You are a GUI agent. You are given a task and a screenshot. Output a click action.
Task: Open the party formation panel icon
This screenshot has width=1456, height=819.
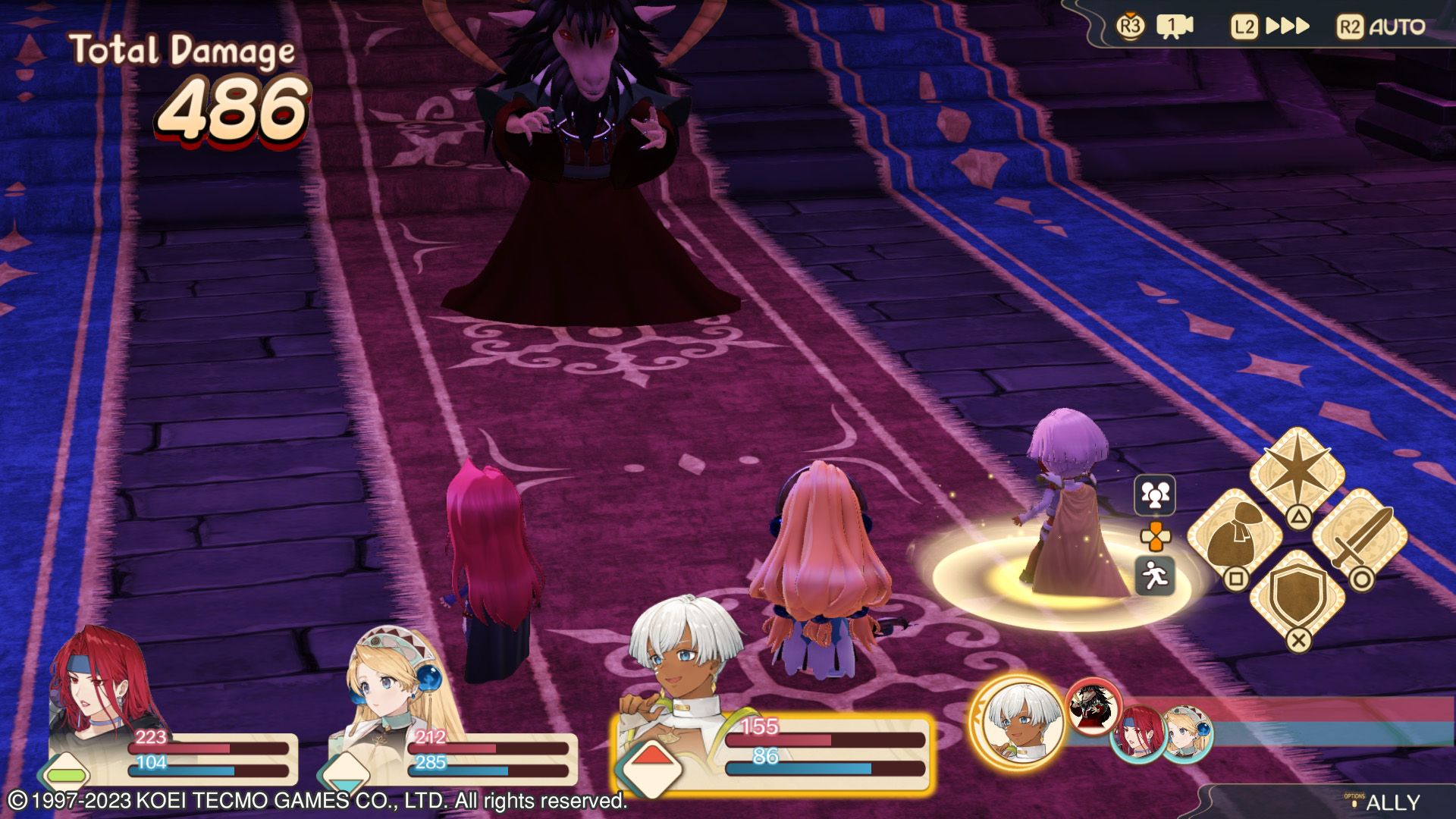(x=1155, y=495)
